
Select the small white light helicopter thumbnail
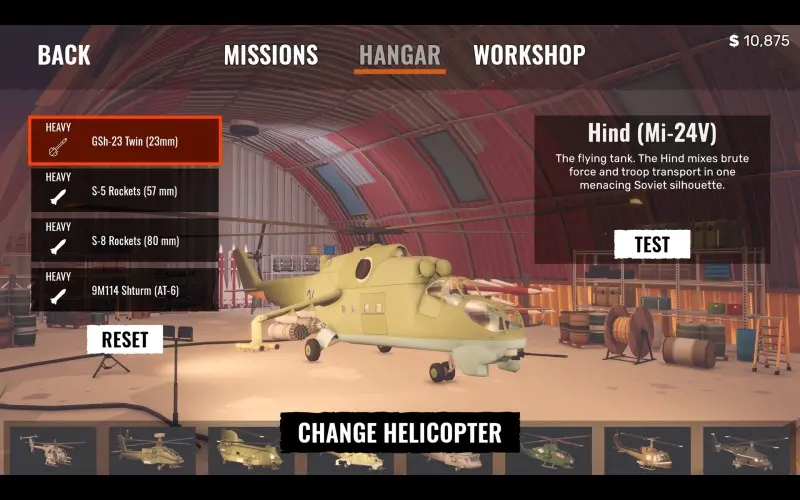53,450
